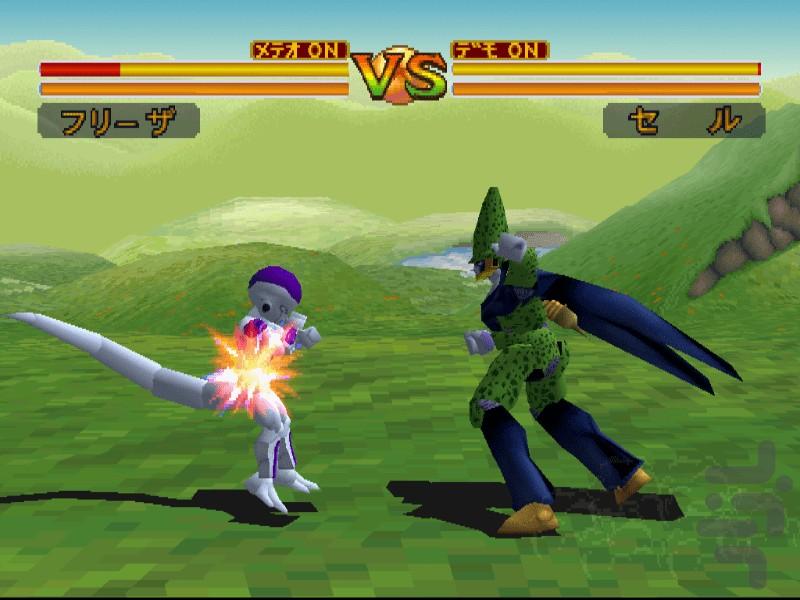This screenshot has height=600, width=800.
Task: Select the セル player name plate
Action: (x=684, y=122)
